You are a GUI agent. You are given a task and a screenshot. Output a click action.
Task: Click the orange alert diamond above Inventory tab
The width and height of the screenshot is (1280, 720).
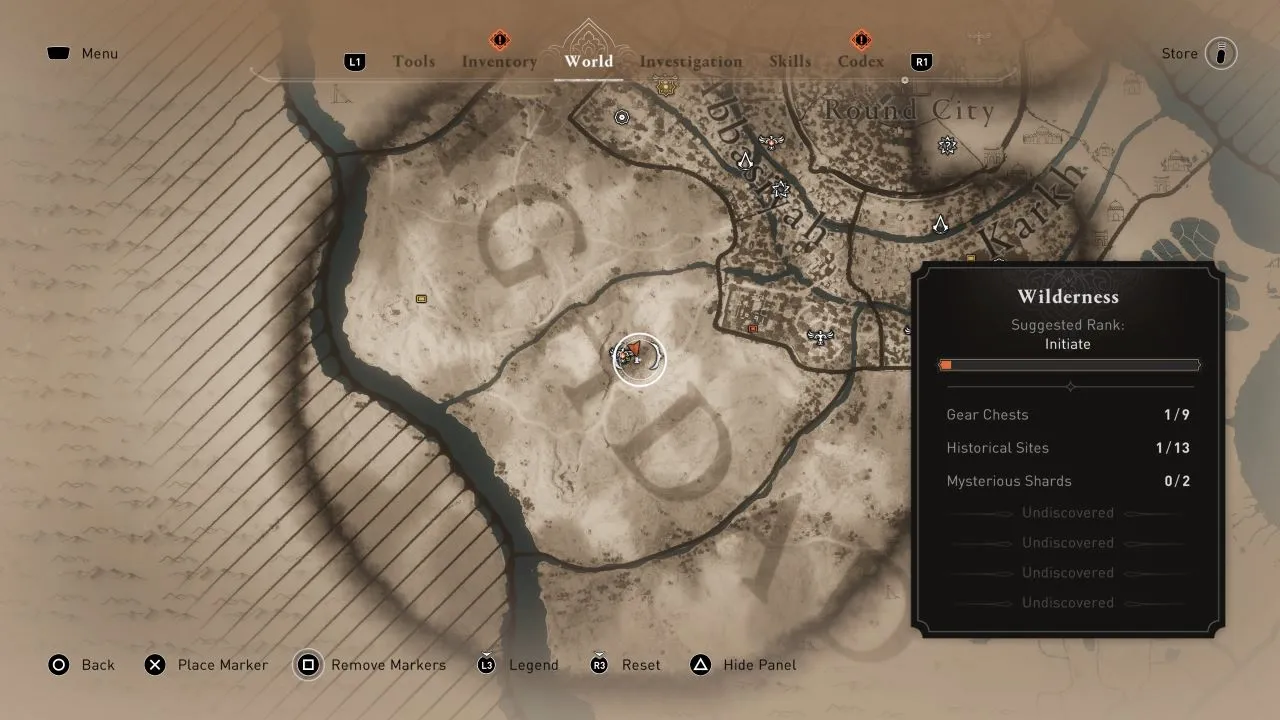click(x=498, y=42)
